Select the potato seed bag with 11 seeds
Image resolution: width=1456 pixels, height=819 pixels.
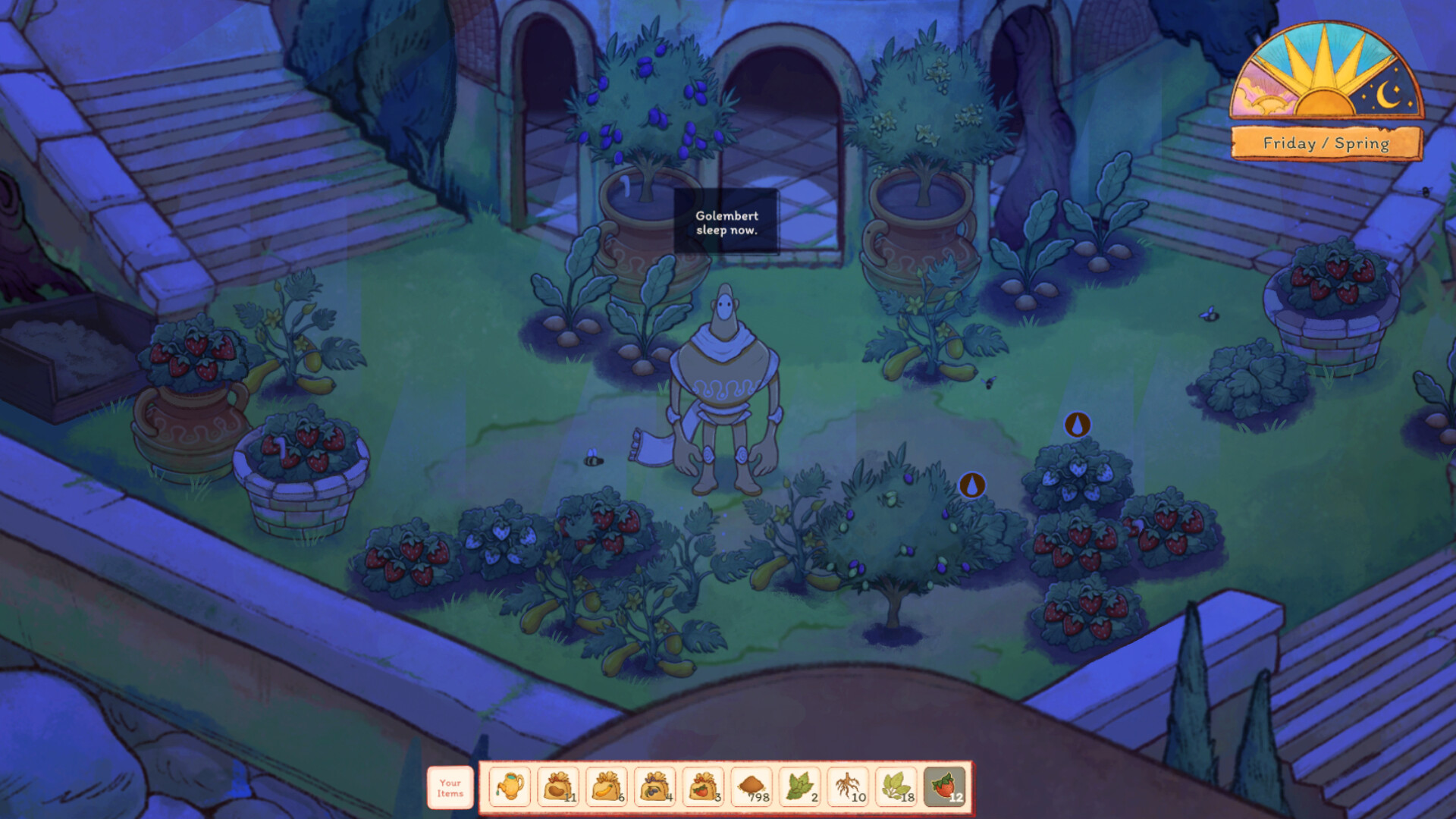tap(557, 786)
